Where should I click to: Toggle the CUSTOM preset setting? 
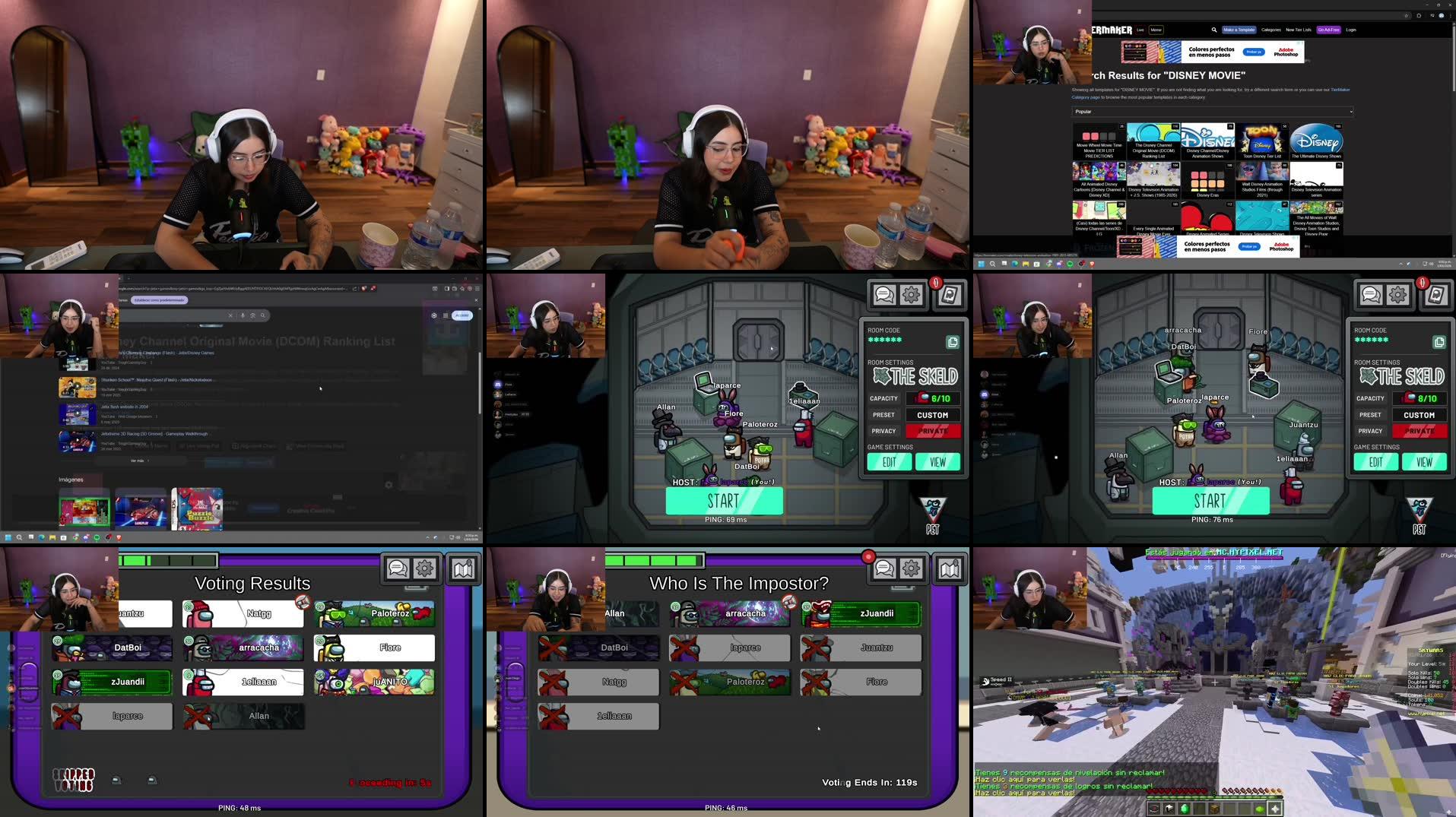pos(933,414)
